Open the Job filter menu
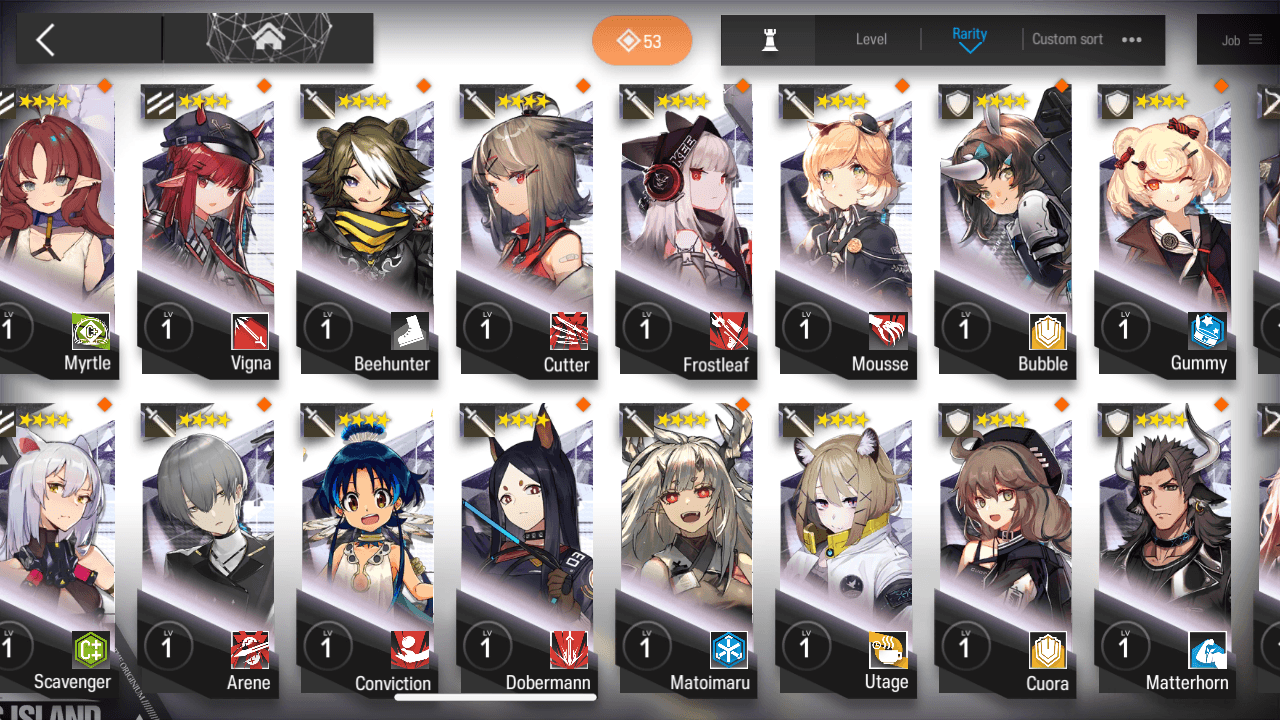1280x720 pixels. coord(1240,41)
